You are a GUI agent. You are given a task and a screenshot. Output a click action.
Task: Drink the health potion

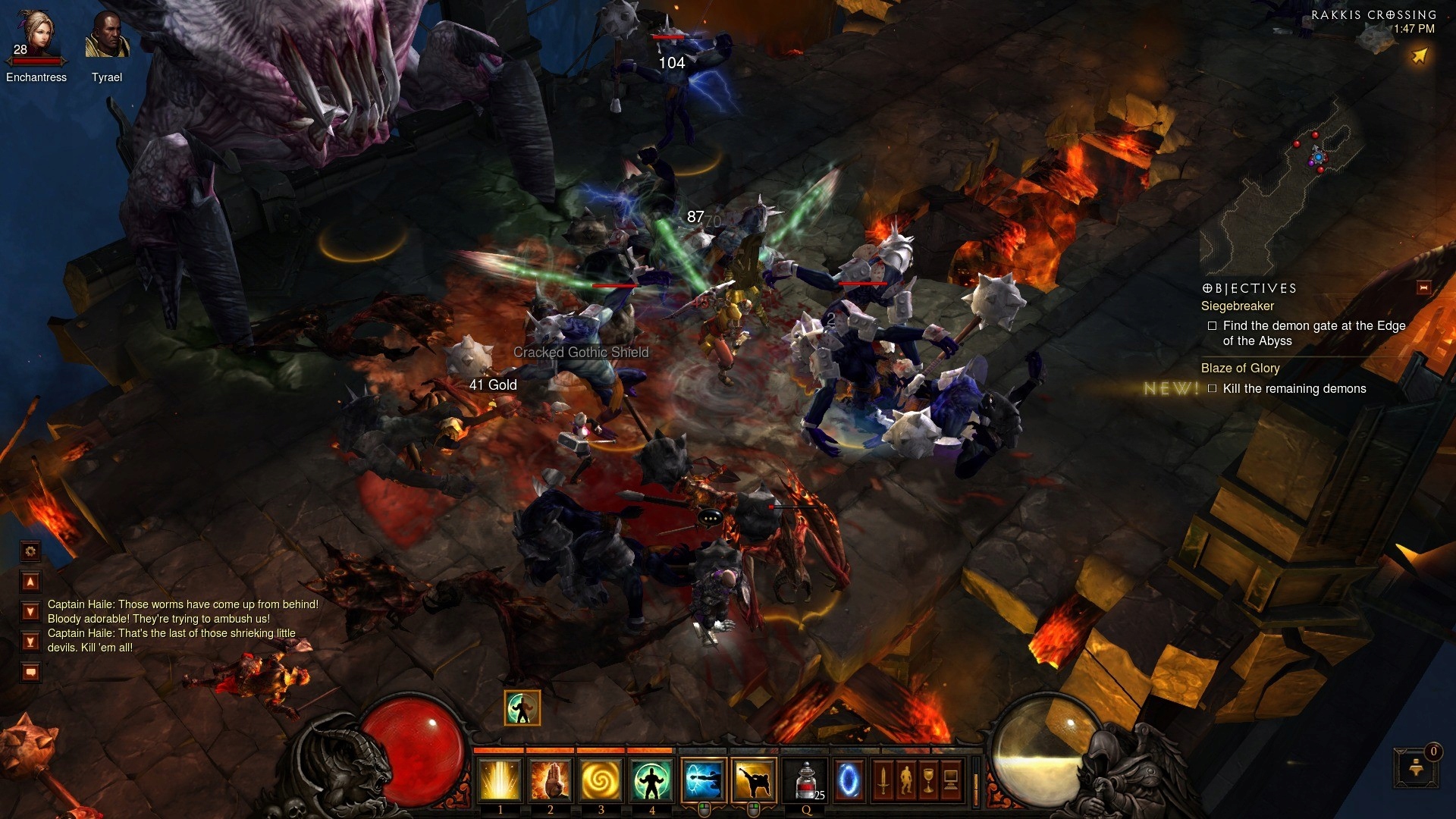(807, 780)
